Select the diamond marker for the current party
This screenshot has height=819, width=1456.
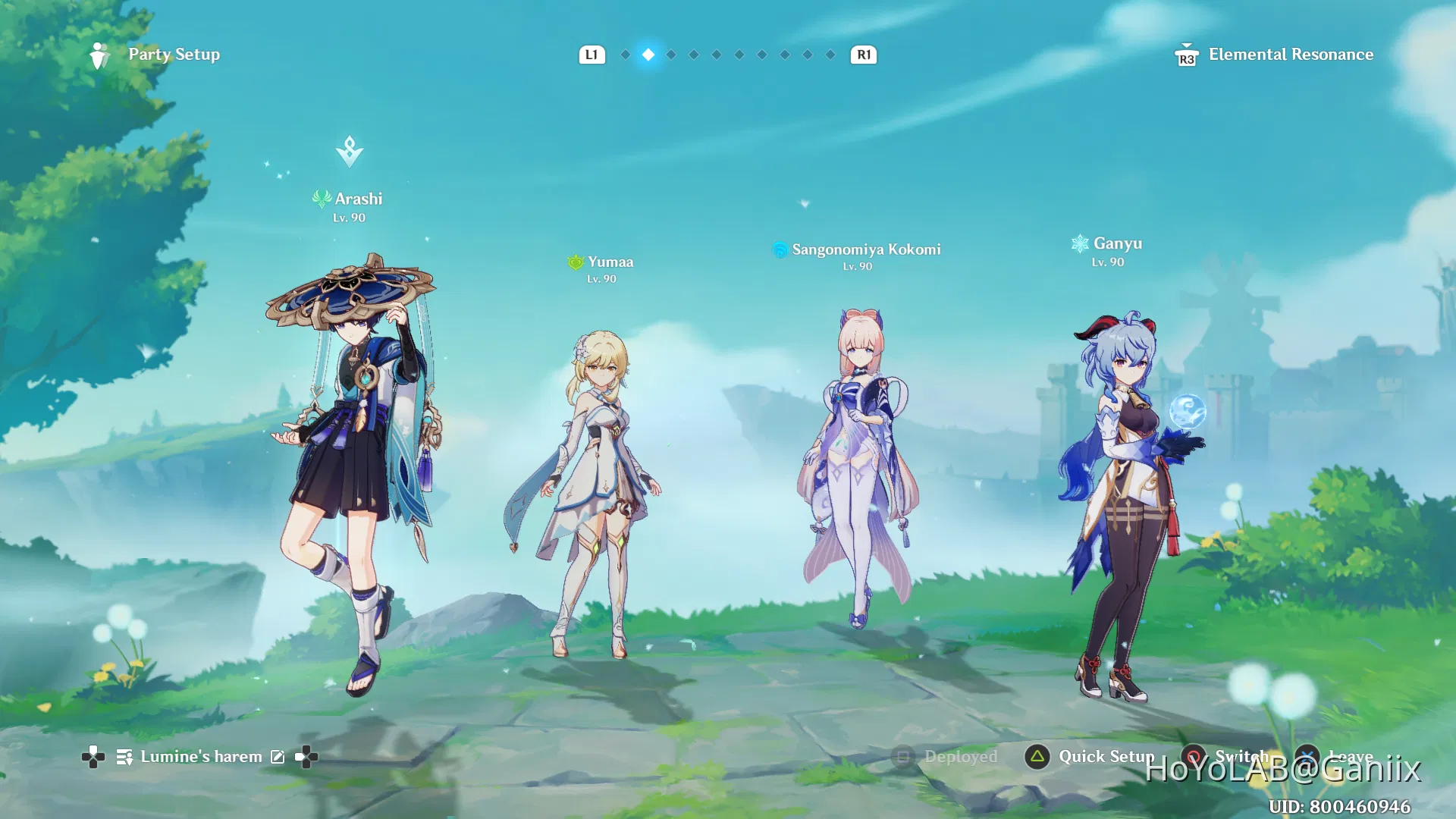[648, 54]
